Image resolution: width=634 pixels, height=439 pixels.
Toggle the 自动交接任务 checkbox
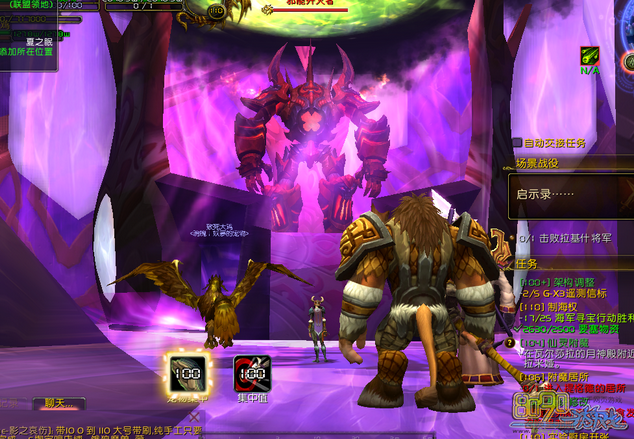[517, 143]
